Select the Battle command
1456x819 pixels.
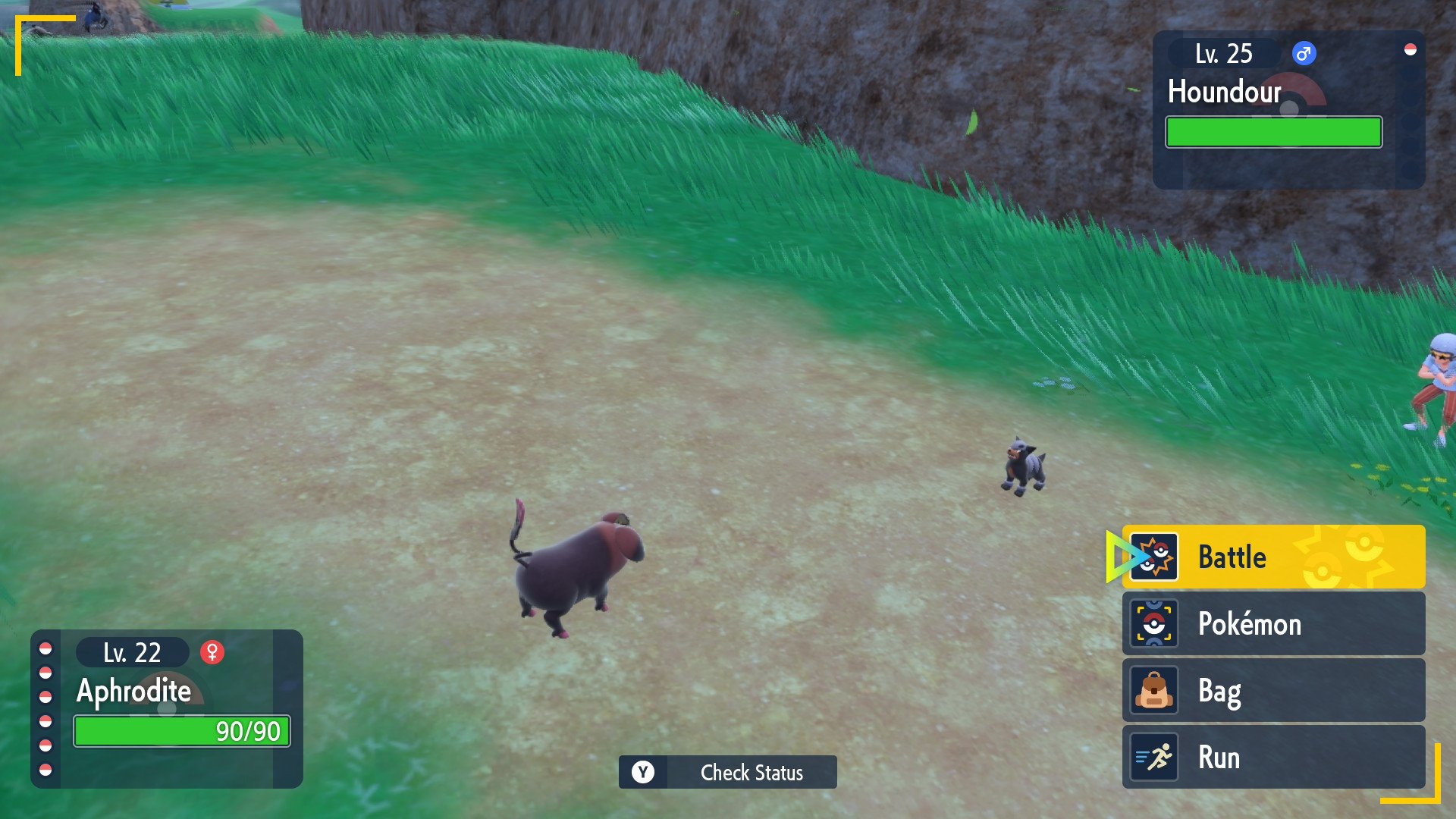(x=1272, y=557)
